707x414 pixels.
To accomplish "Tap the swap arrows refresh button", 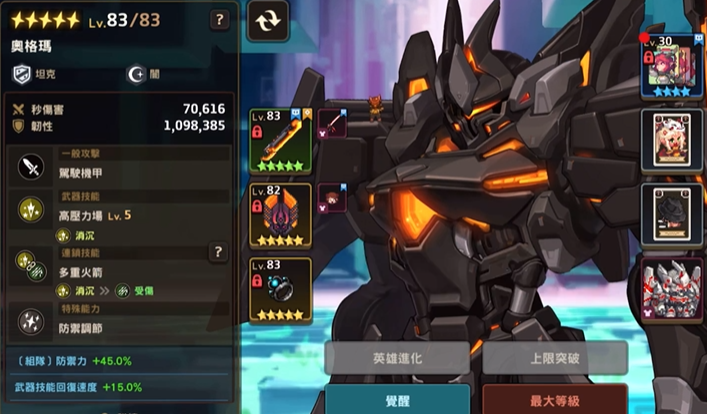I will tap(267, 21).
